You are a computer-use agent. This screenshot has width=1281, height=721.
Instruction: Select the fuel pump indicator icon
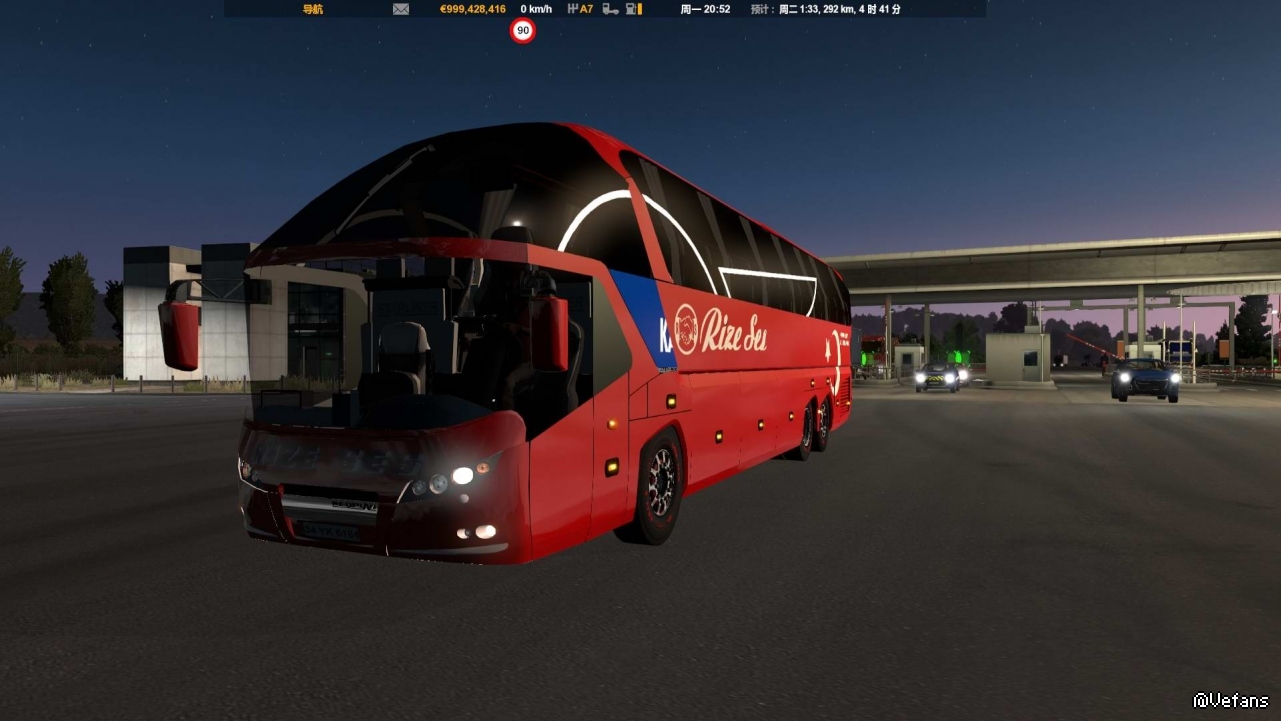[x=633, y=9]
